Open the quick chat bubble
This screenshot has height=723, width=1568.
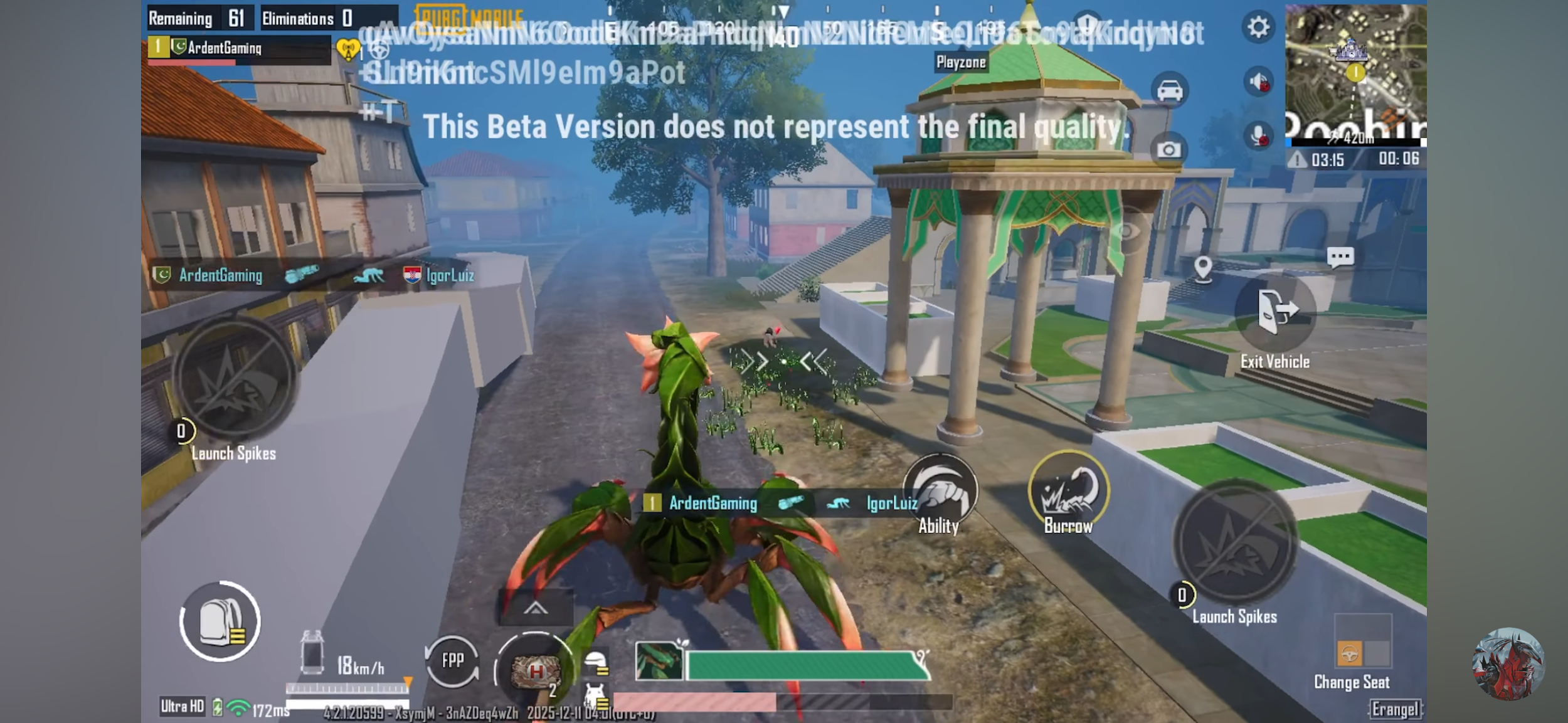1340,257
